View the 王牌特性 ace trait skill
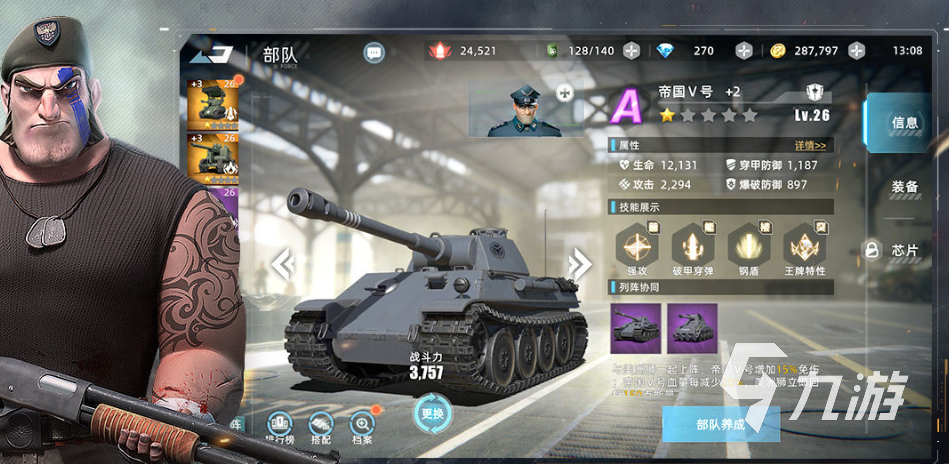The image size is (949, 464). point(802,245)
